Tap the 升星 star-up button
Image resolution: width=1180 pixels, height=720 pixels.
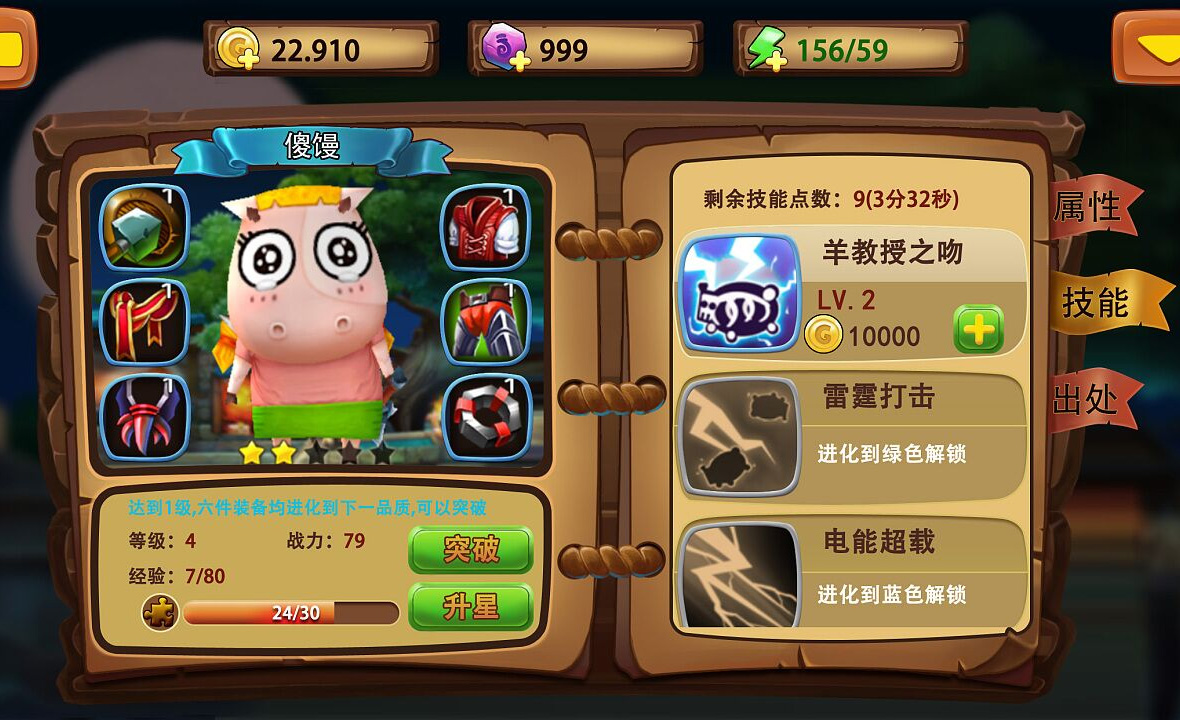click(x=470, y=606)
